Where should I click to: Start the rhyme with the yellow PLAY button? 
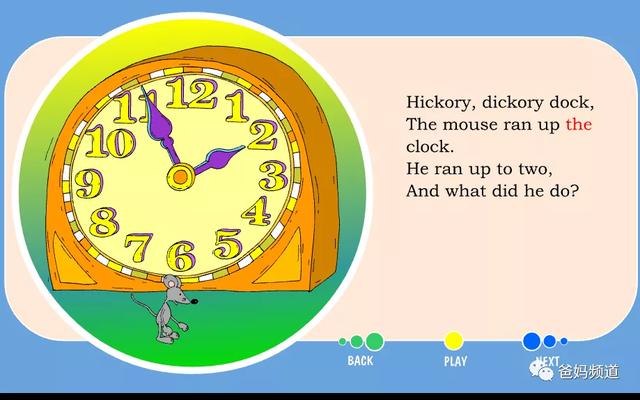coord(454,342)
